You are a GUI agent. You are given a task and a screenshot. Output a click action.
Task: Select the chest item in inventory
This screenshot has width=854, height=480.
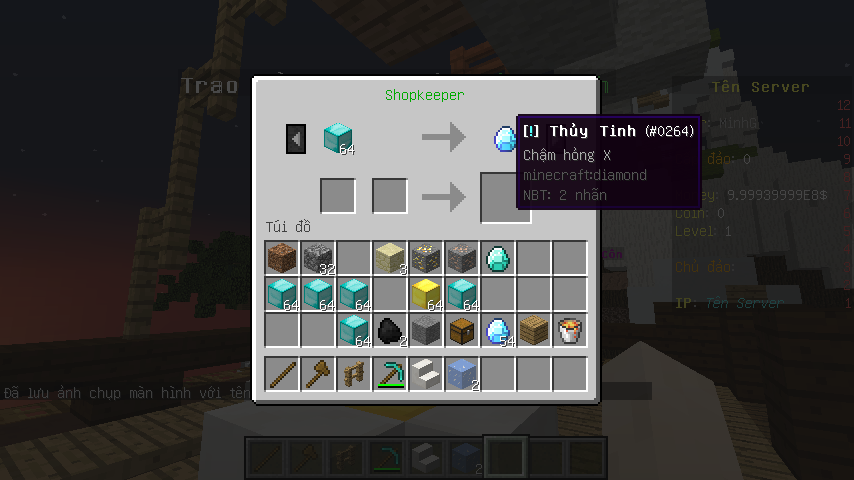point(463,331)
